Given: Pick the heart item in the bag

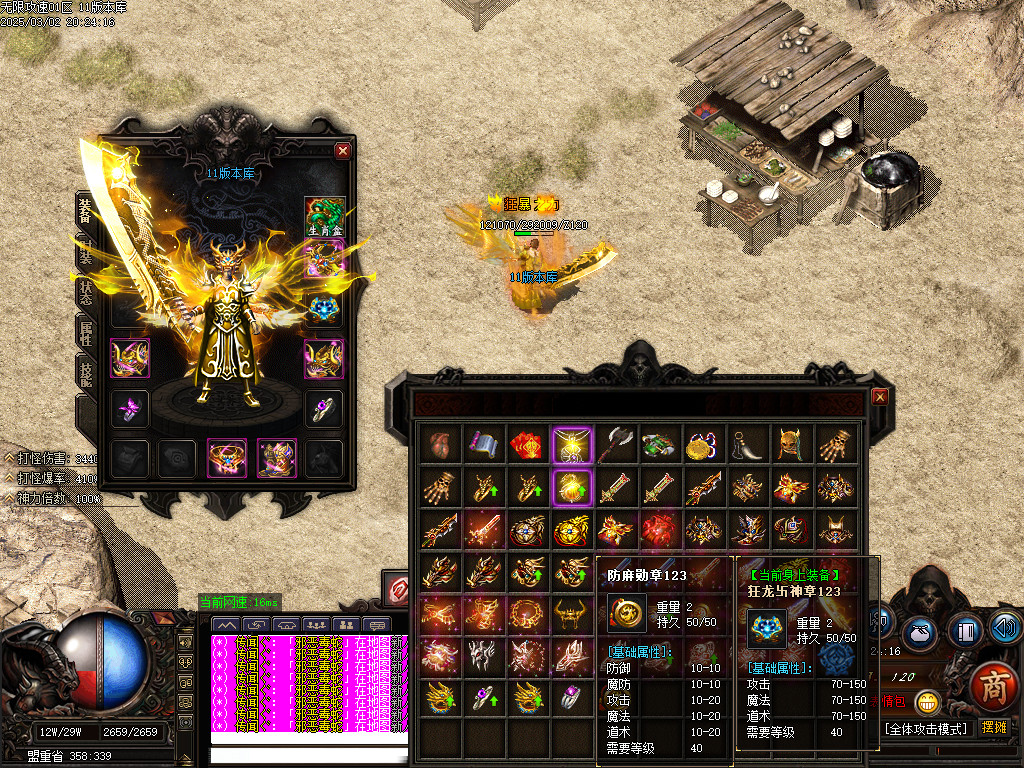Looking at the screenshot, I should point(437,443).
